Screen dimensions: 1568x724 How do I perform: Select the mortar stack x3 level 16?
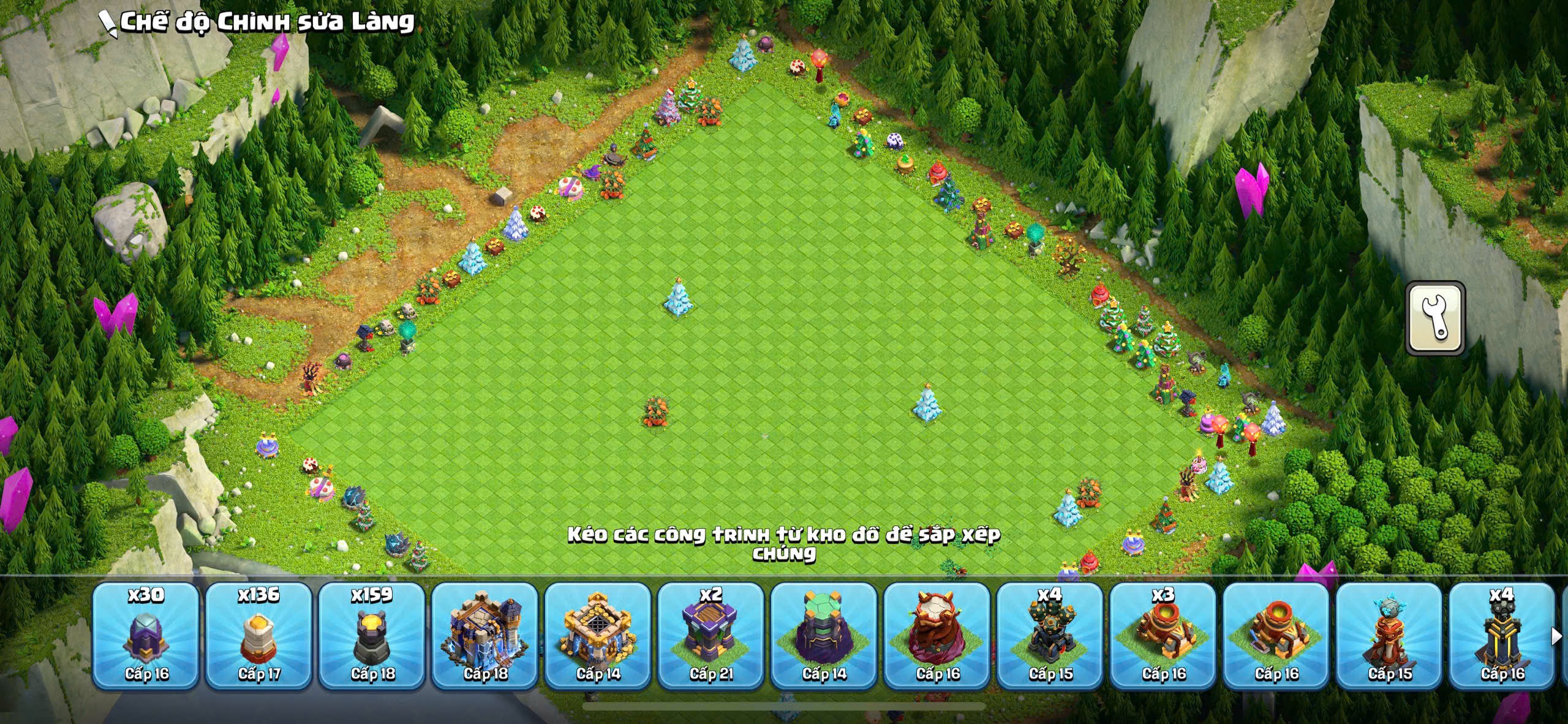pyautogui.click(x=1163, y=636)
